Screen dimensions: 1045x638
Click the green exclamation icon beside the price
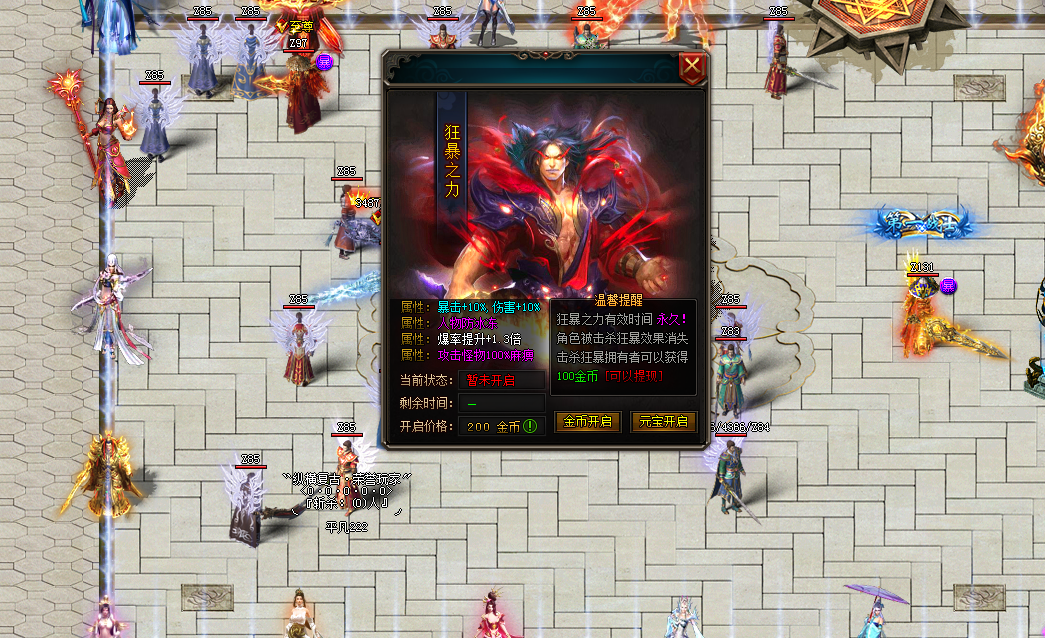click(x=531, y=426)
